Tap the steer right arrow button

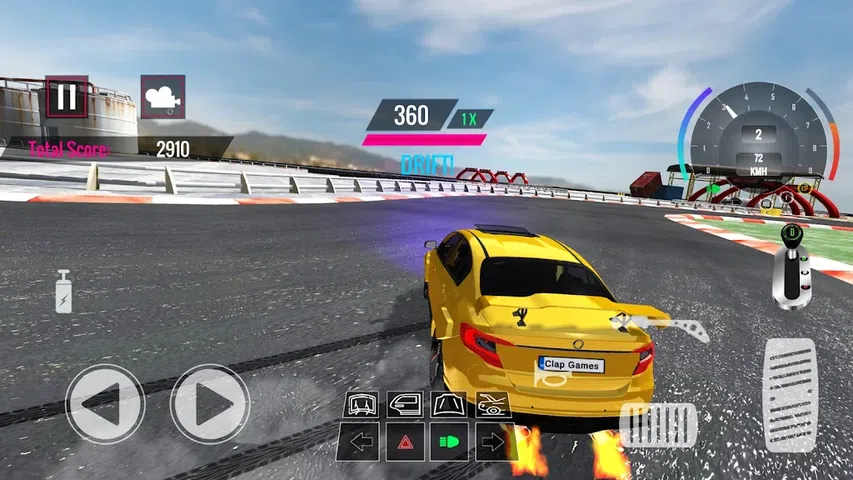pos(209,404)
